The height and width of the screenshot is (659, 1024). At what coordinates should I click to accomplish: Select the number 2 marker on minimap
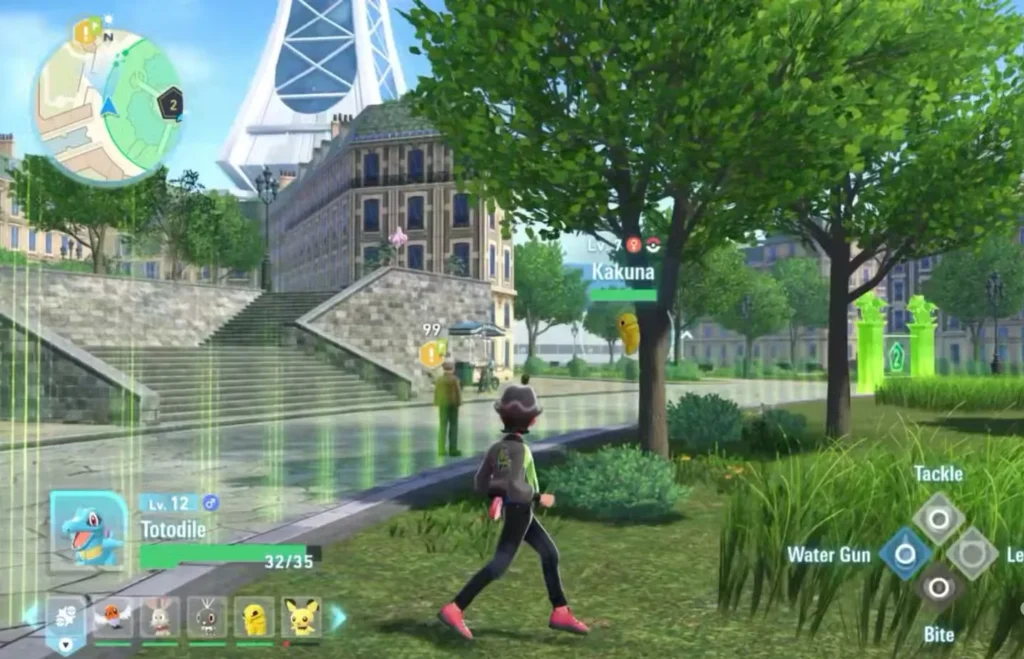tap(171, 103)
